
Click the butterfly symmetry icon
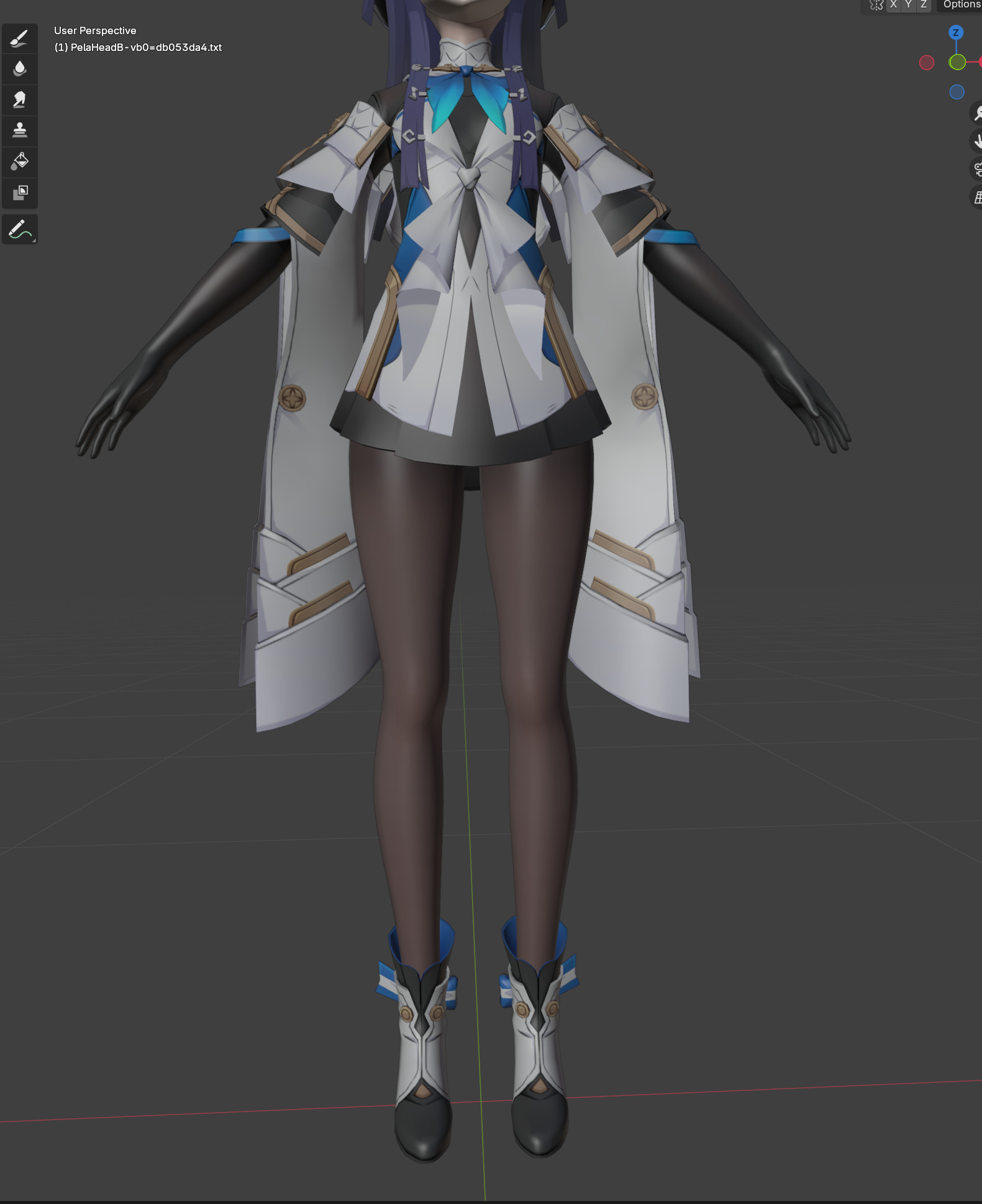[x=876, y=5]
